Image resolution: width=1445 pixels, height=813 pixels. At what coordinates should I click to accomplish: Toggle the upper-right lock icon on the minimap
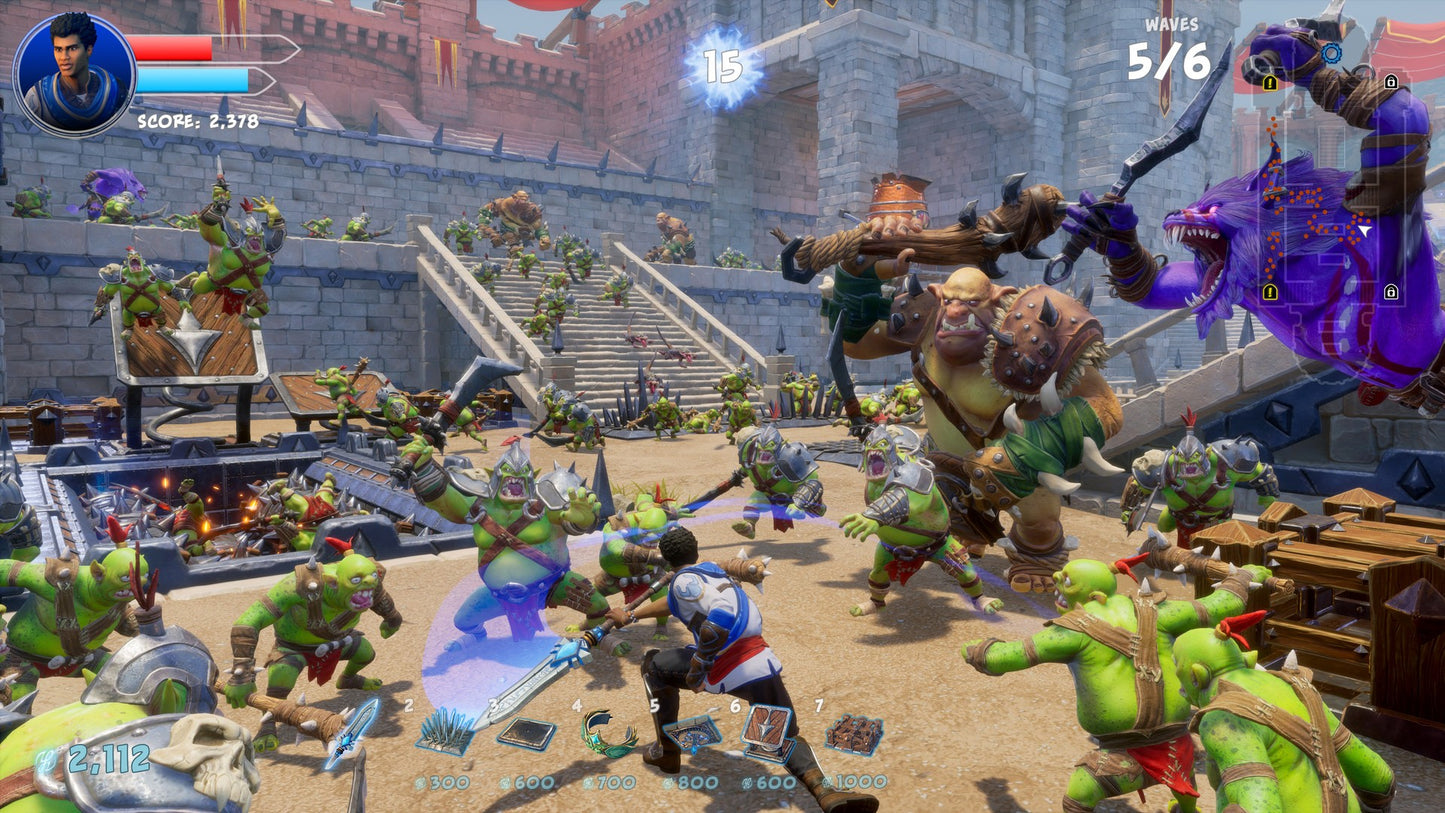point(1391,82)
